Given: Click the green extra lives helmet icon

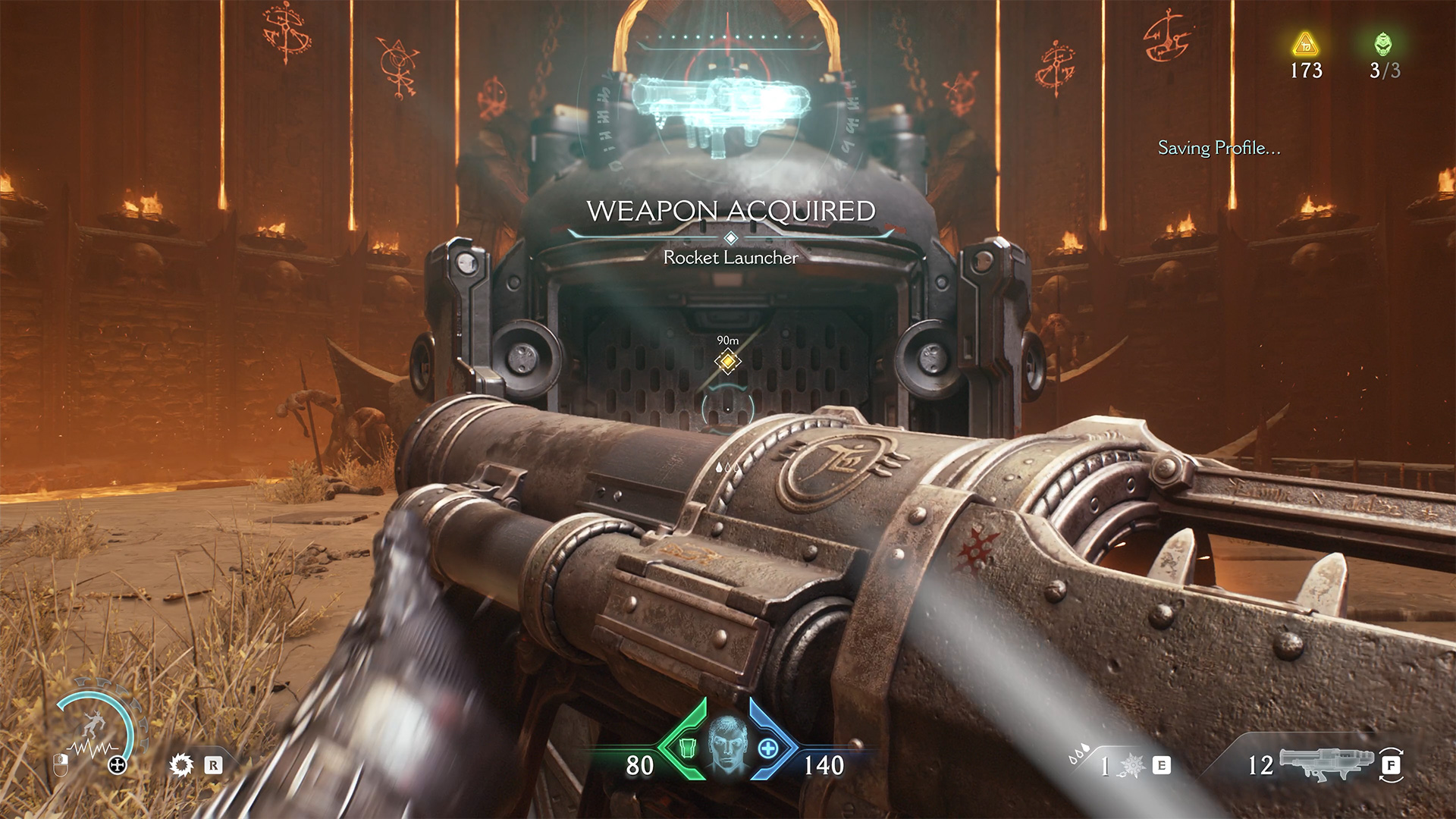Looking at the screenshot, I should pos(1383,44).
